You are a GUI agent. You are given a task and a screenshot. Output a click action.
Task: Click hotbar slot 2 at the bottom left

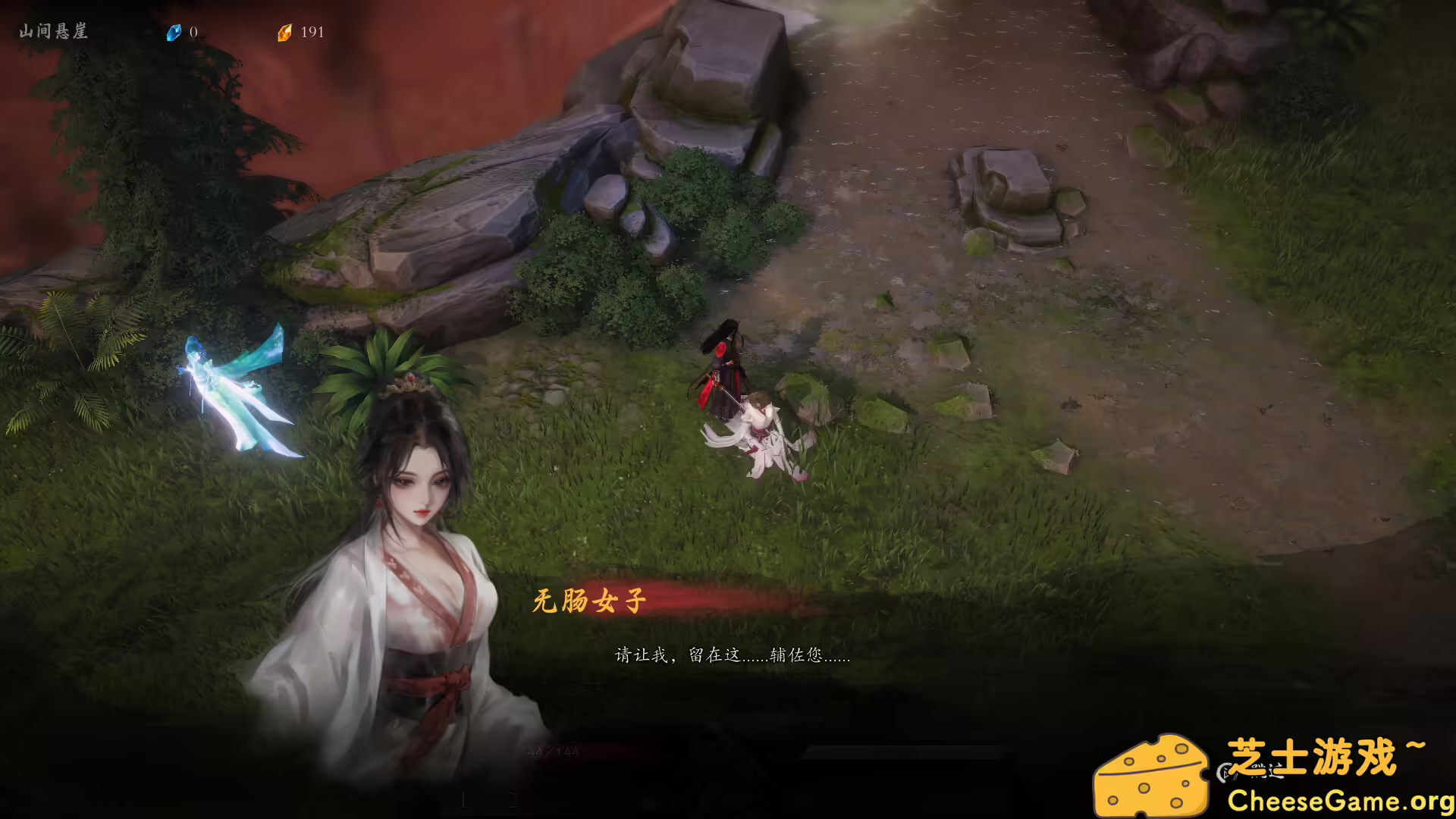pos(514,799)
